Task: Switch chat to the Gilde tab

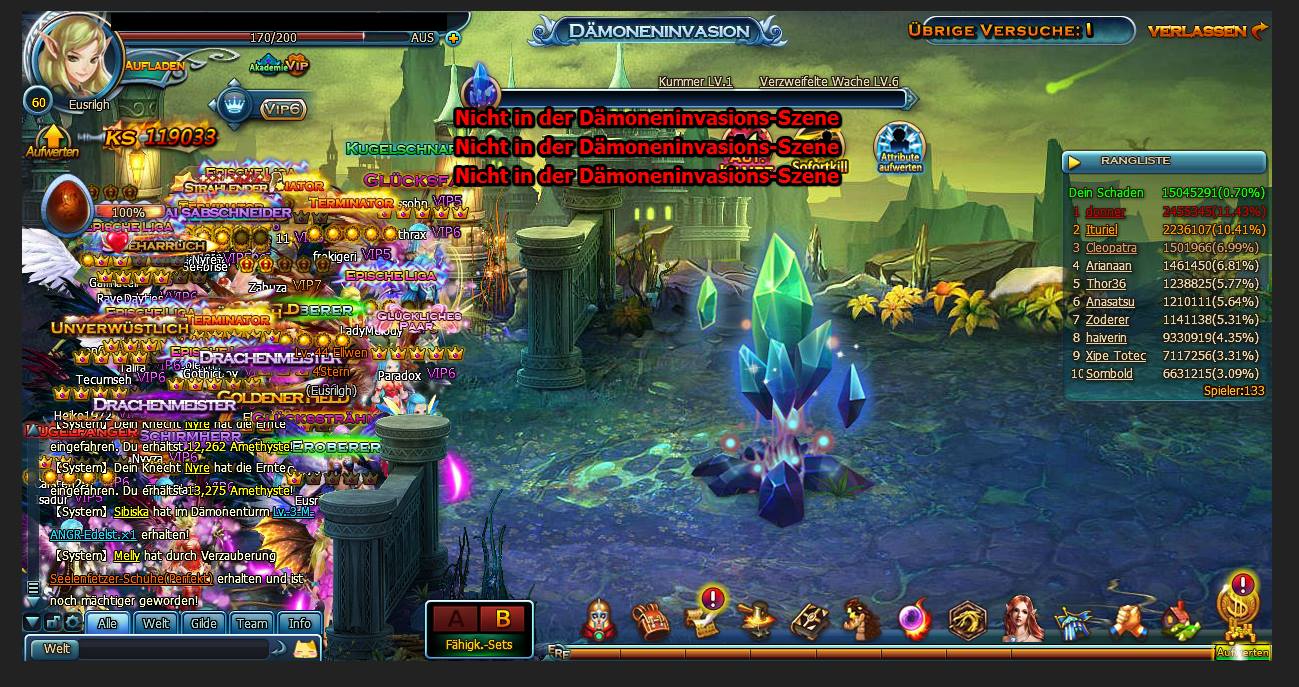Action: click(x=204, y=623)
